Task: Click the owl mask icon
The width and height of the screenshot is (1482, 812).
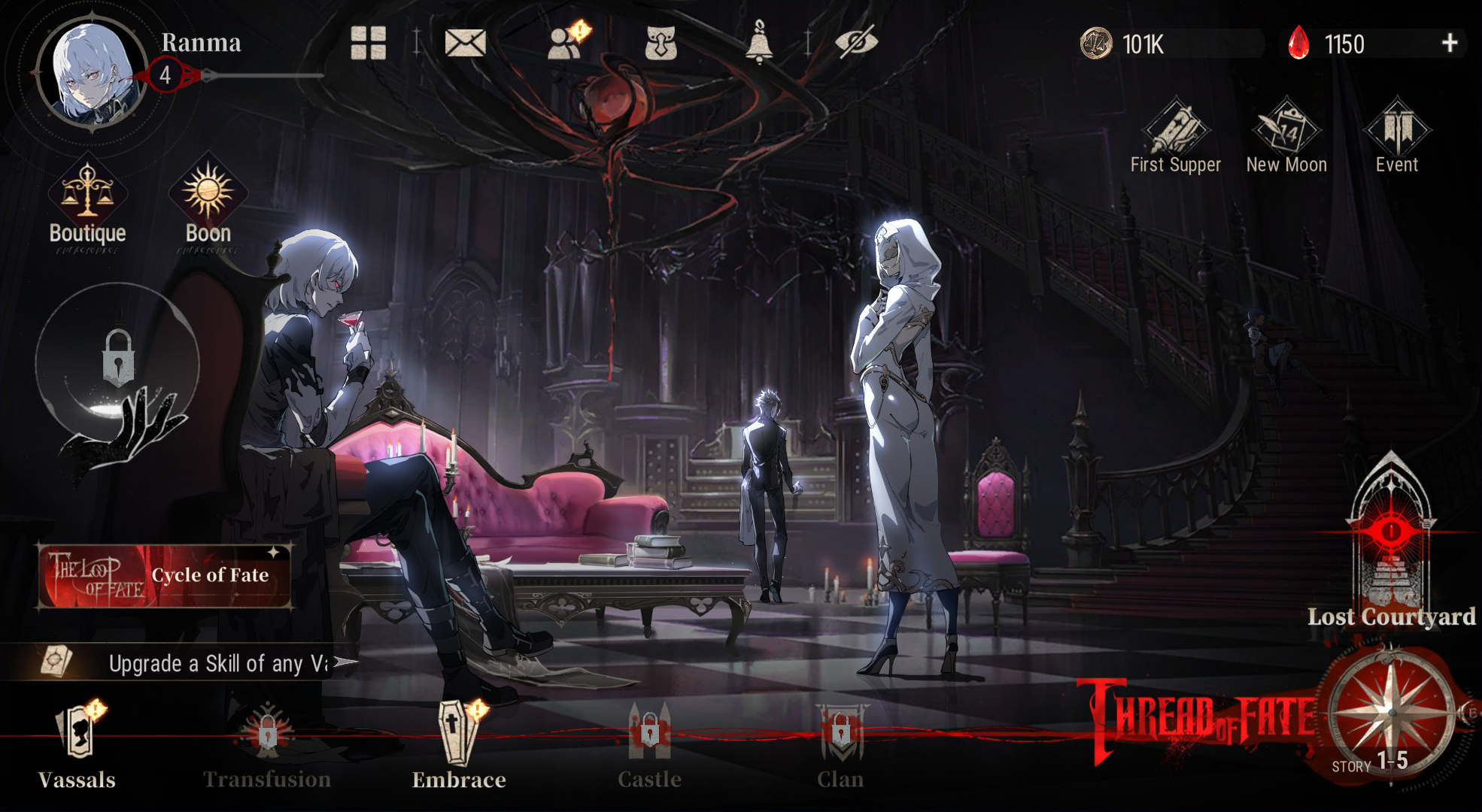Action: point(661,43)
